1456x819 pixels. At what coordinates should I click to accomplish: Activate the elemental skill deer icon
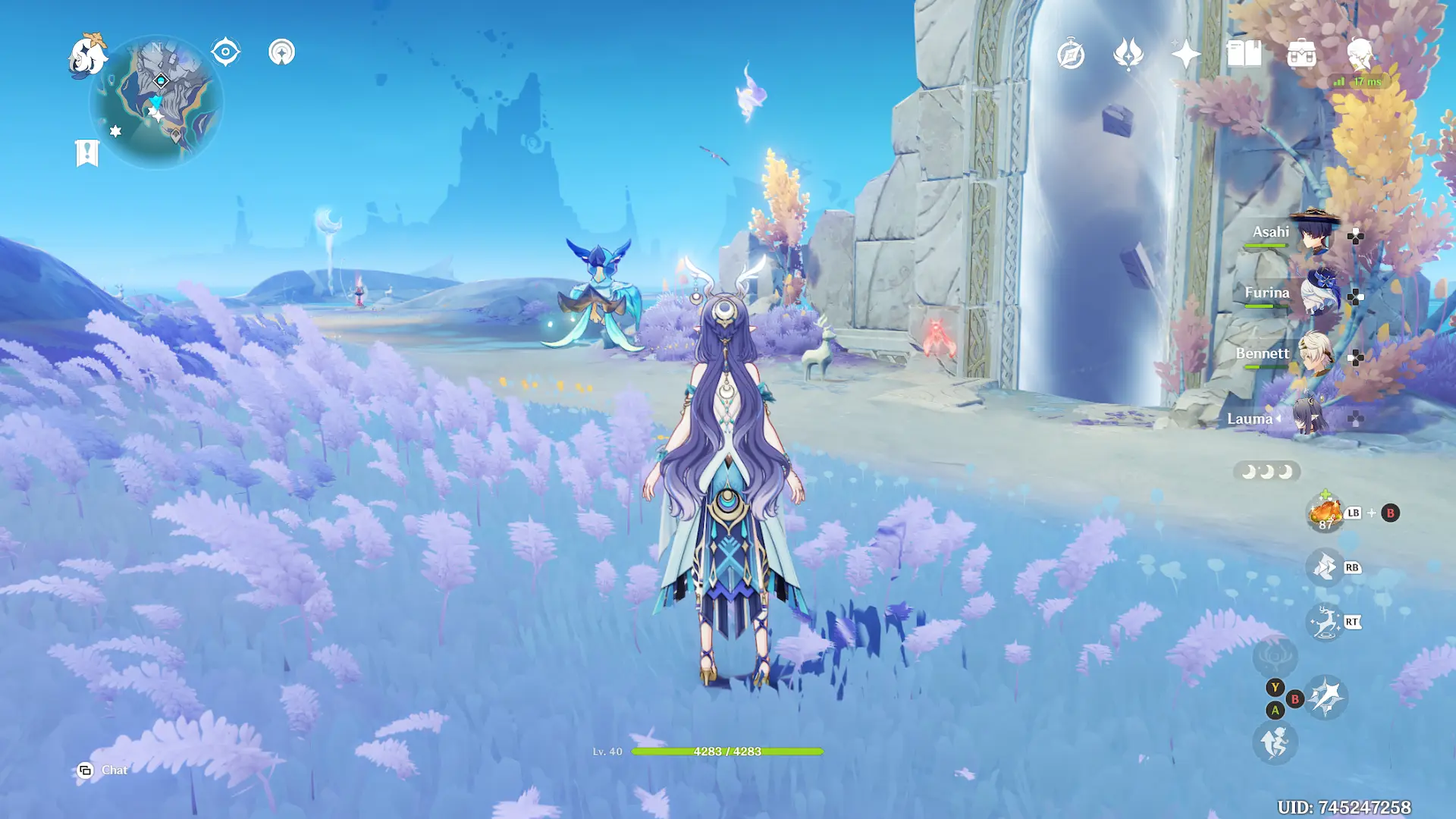[1325, 623]
